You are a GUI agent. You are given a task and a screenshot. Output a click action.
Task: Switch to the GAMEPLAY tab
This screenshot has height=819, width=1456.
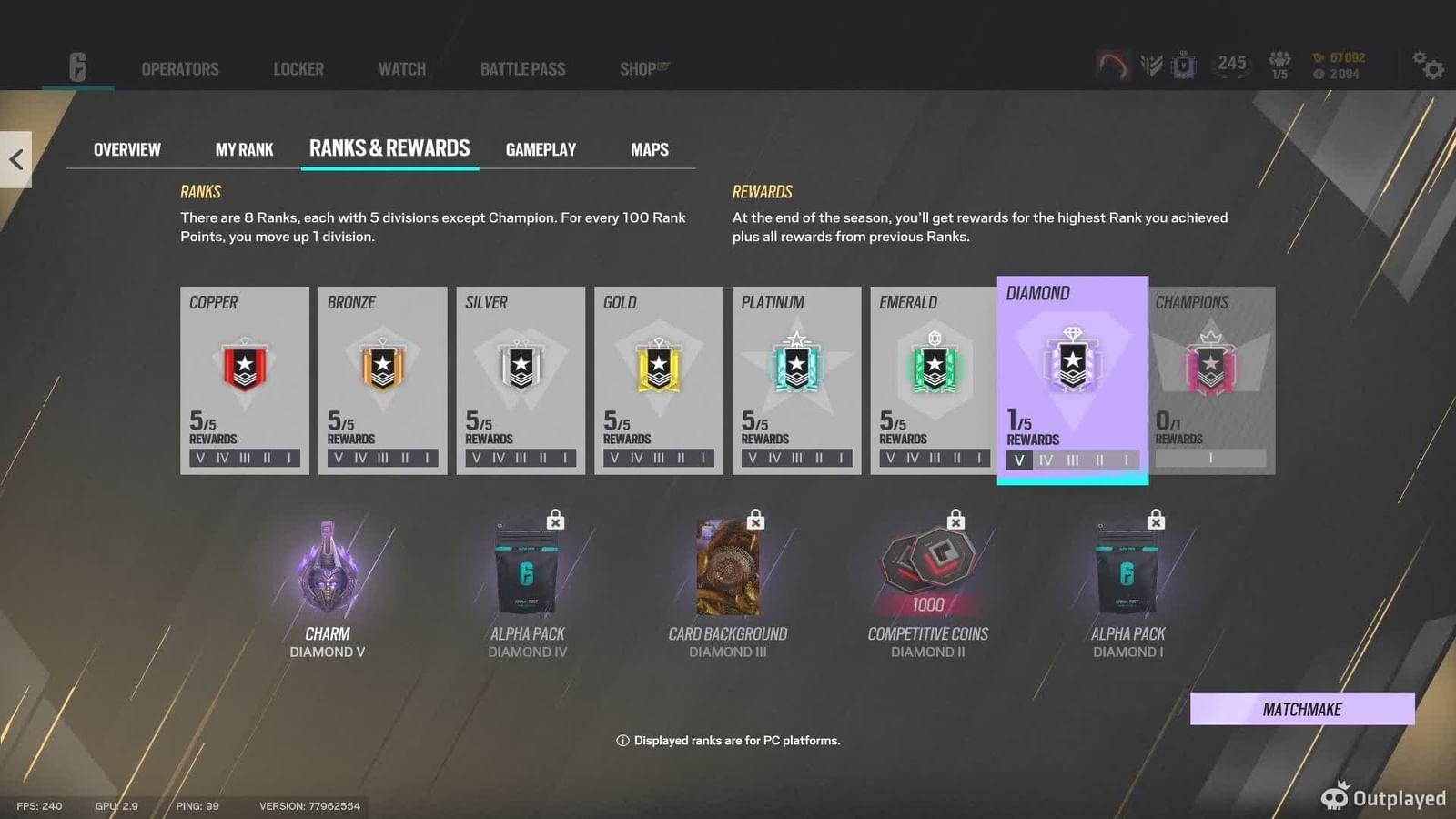click(541, 149)
